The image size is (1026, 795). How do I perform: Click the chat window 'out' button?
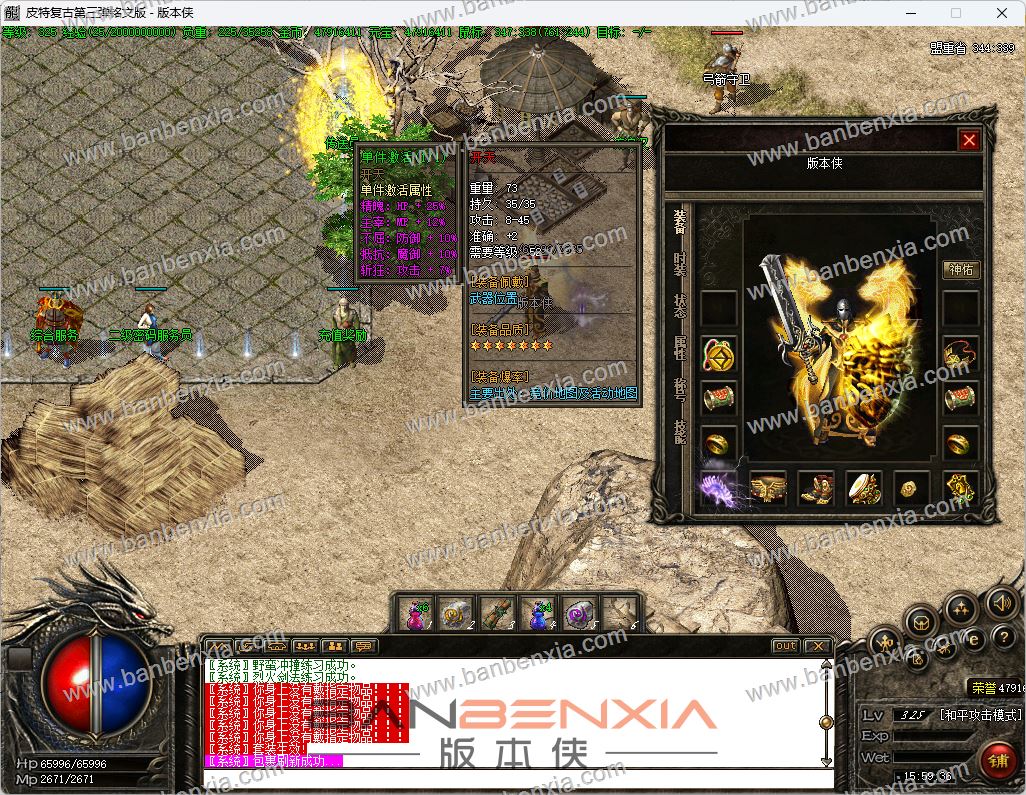click(x=786, y=646)
